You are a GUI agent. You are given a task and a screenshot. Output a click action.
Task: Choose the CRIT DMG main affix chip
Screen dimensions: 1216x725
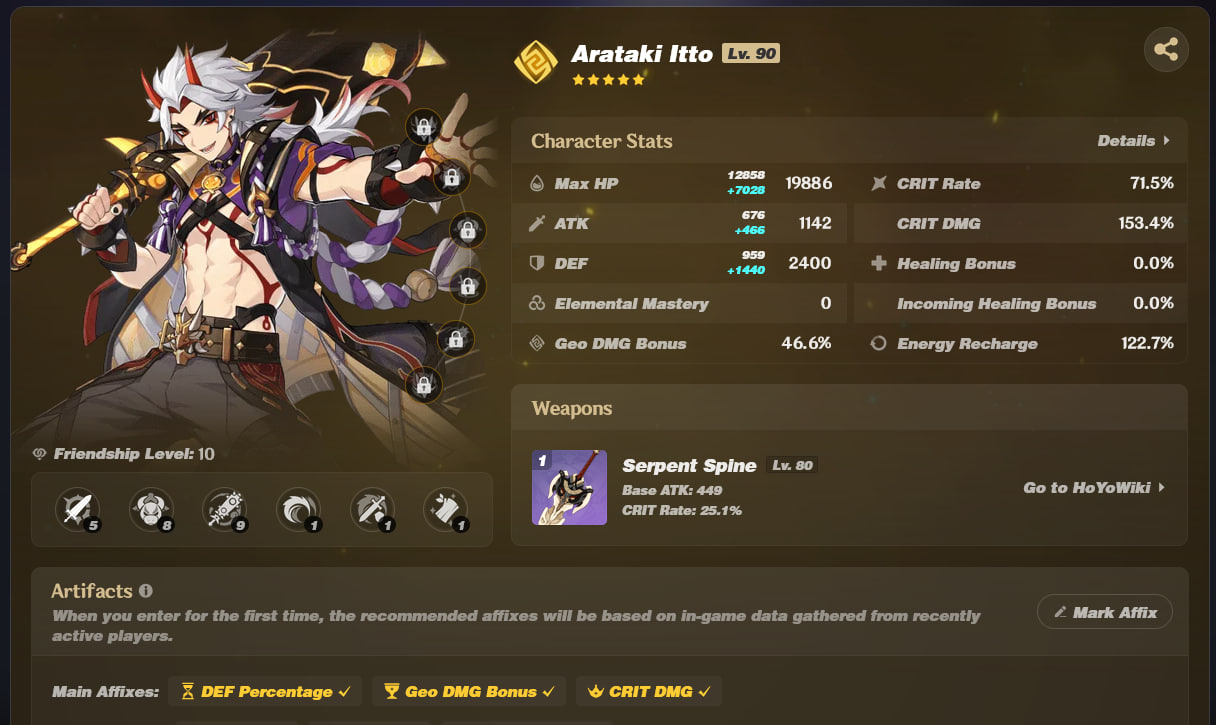tap(648, 691)
